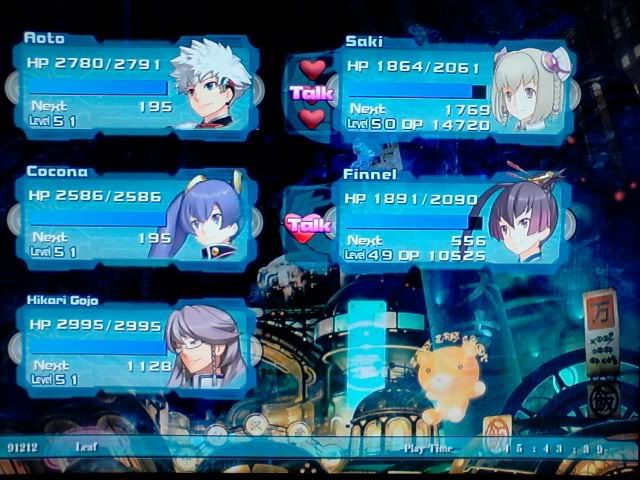640x480 pixels.
Task: Activate the Talk icon next to Finnel
Action: coord(308,225)
